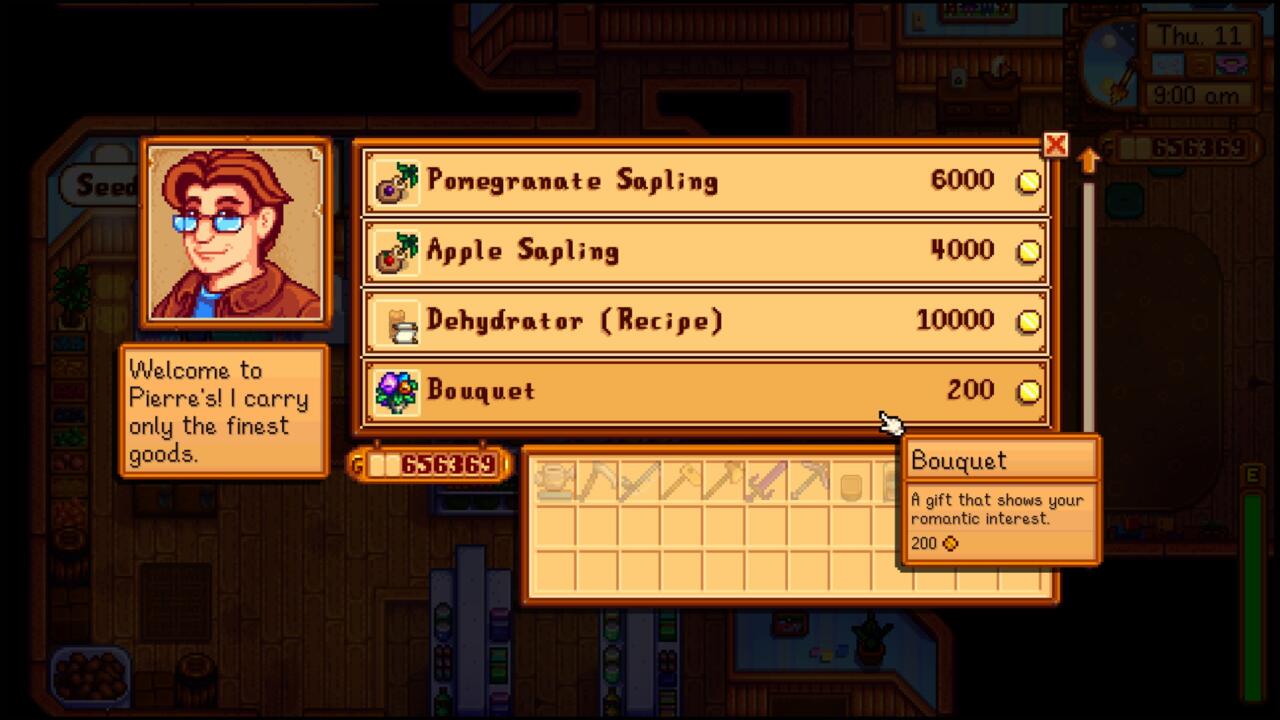
Task: Select the purple sword inventory slot
Action: (x=766, y=482)
